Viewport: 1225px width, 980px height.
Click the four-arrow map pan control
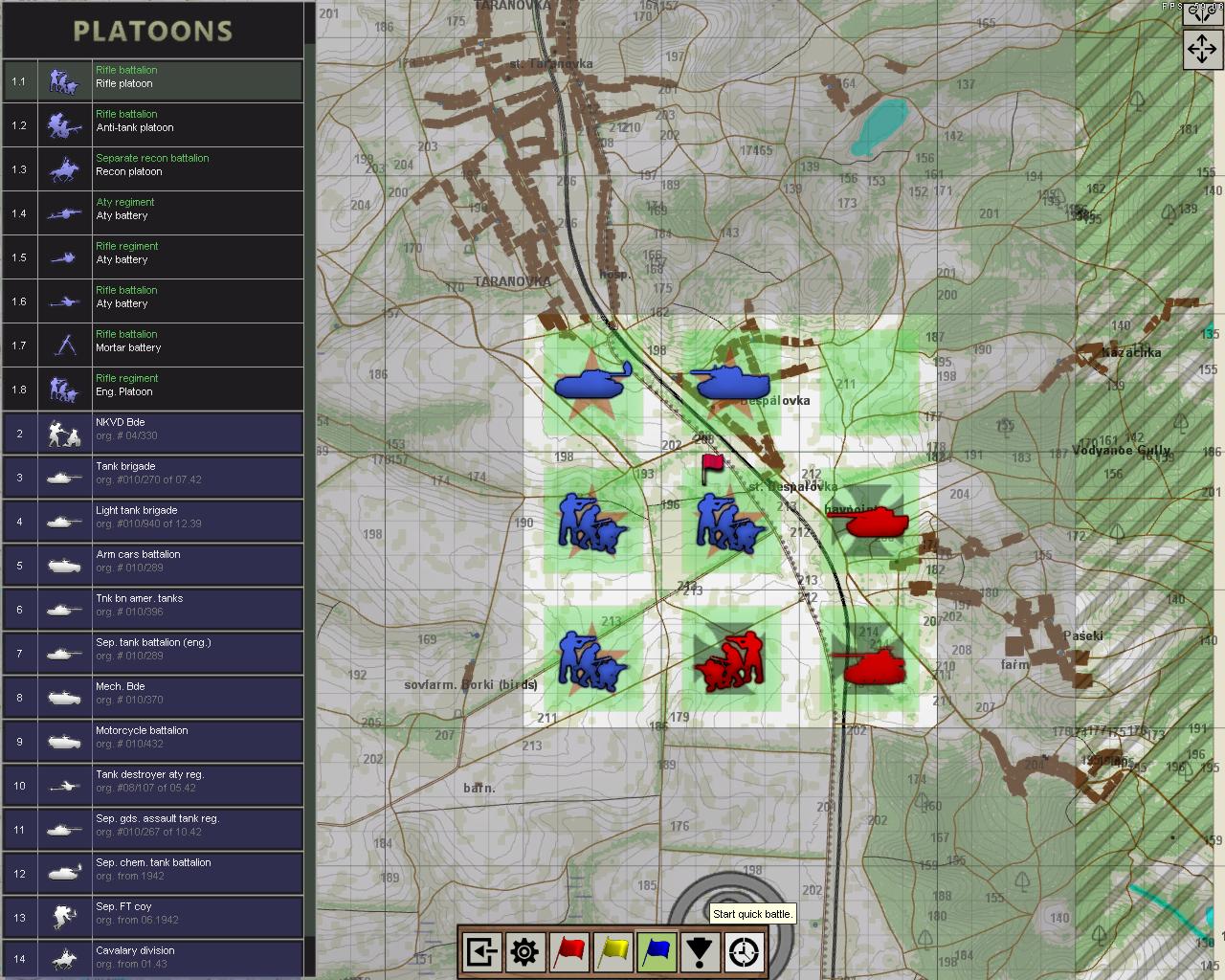point(1202,48)
